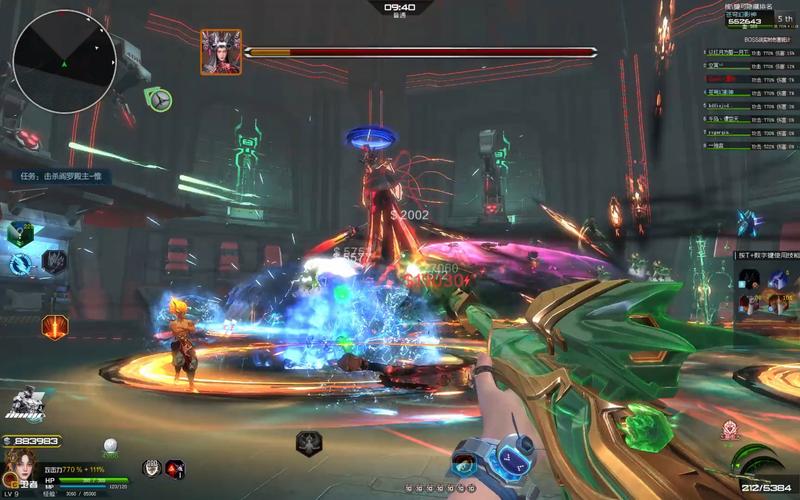Activate the green hexagon buff icon
Screen dimensions: 800x500
tap(21, 234)
